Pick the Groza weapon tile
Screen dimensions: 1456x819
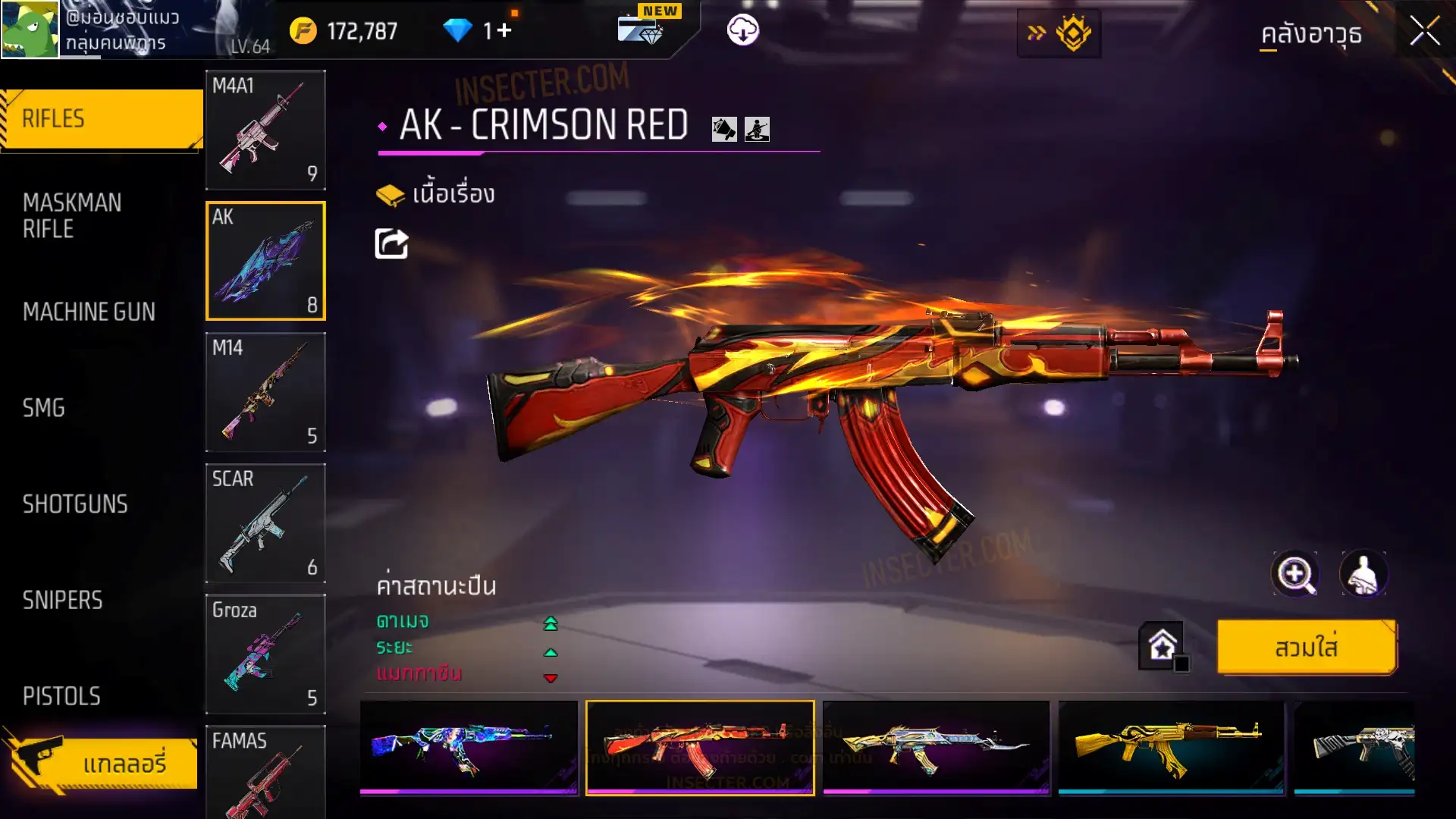265,654
